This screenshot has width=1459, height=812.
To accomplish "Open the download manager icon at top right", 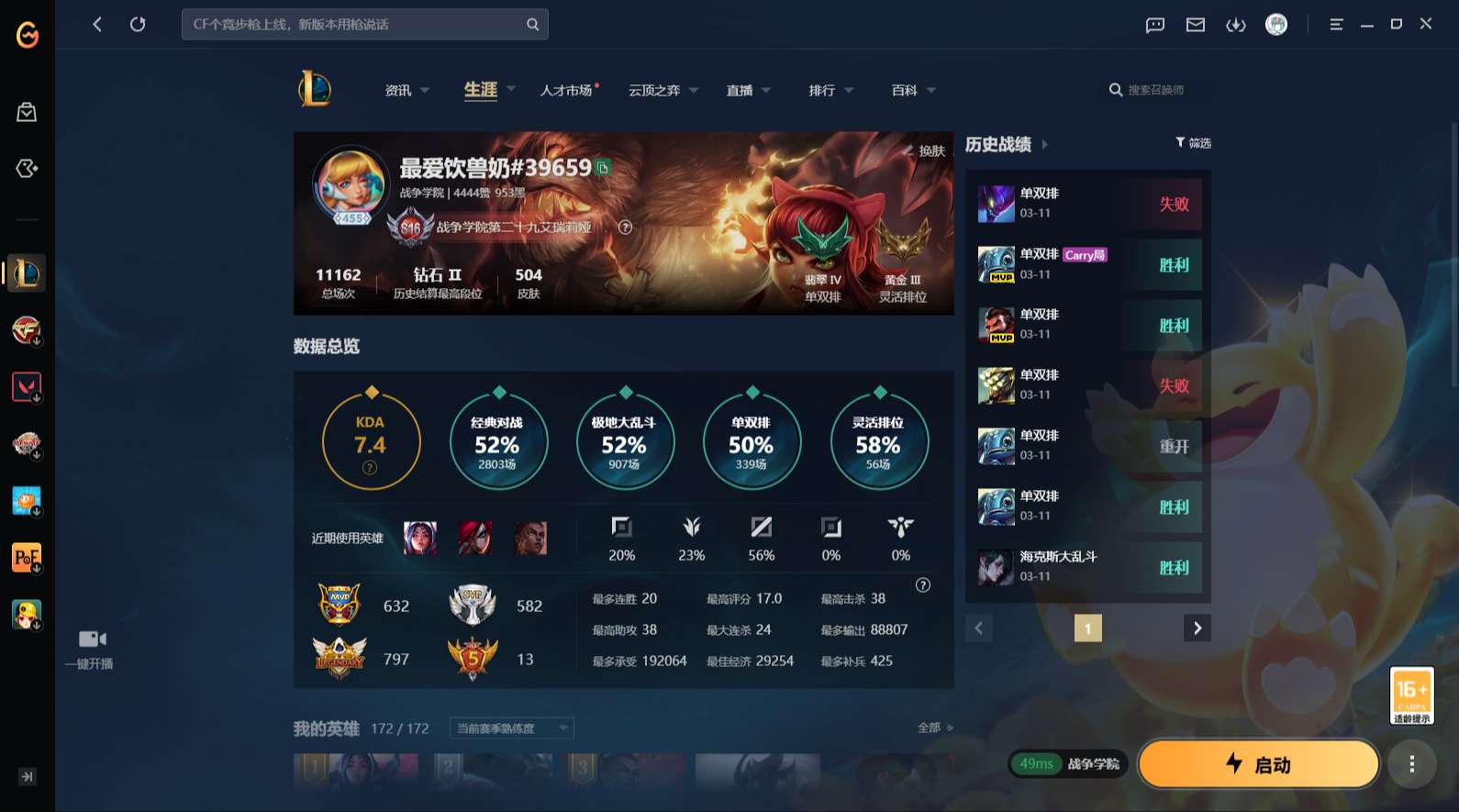I will pos(1236,25).
